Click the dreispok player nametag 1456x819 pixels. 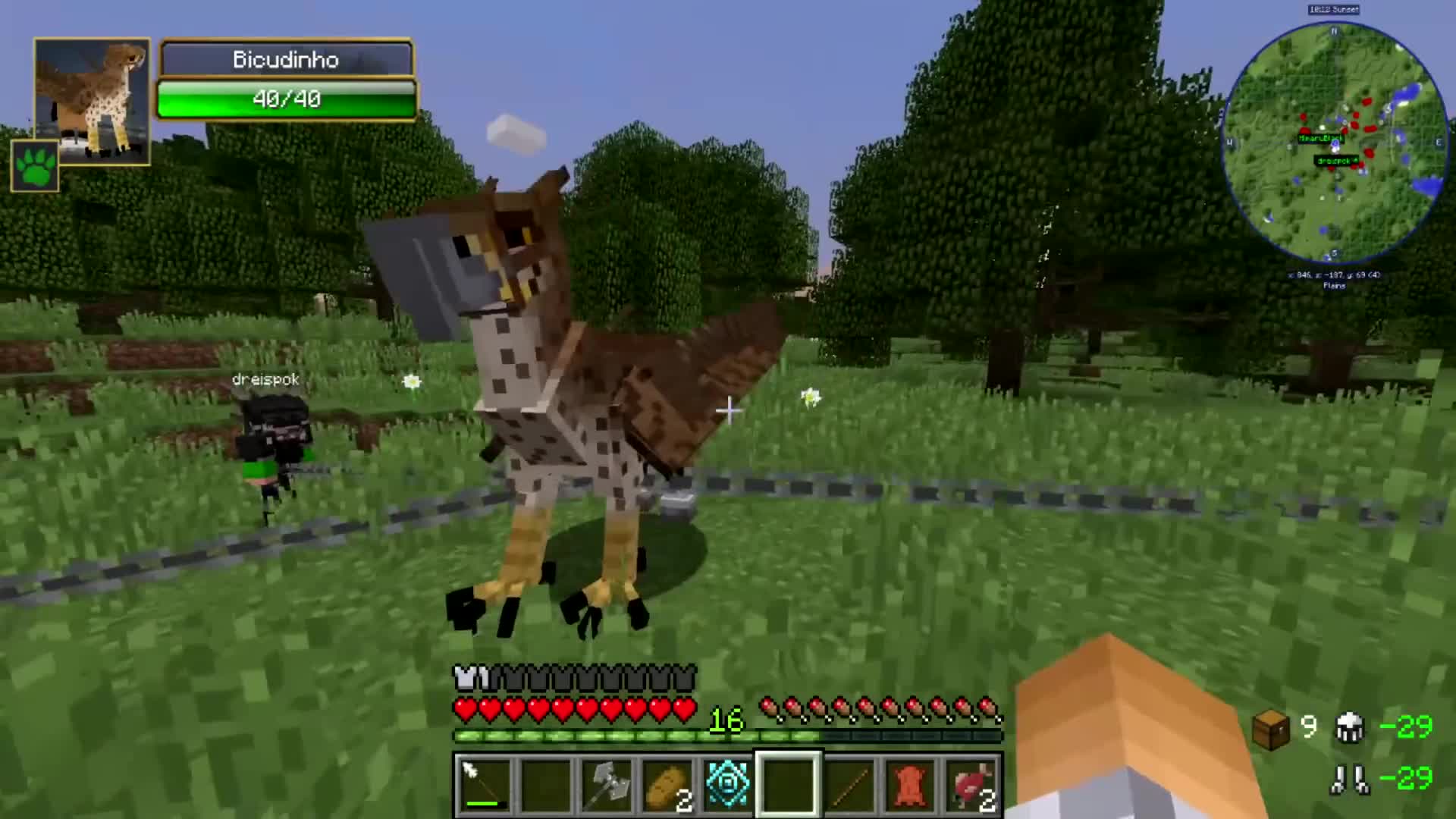(x=265, y=379)
